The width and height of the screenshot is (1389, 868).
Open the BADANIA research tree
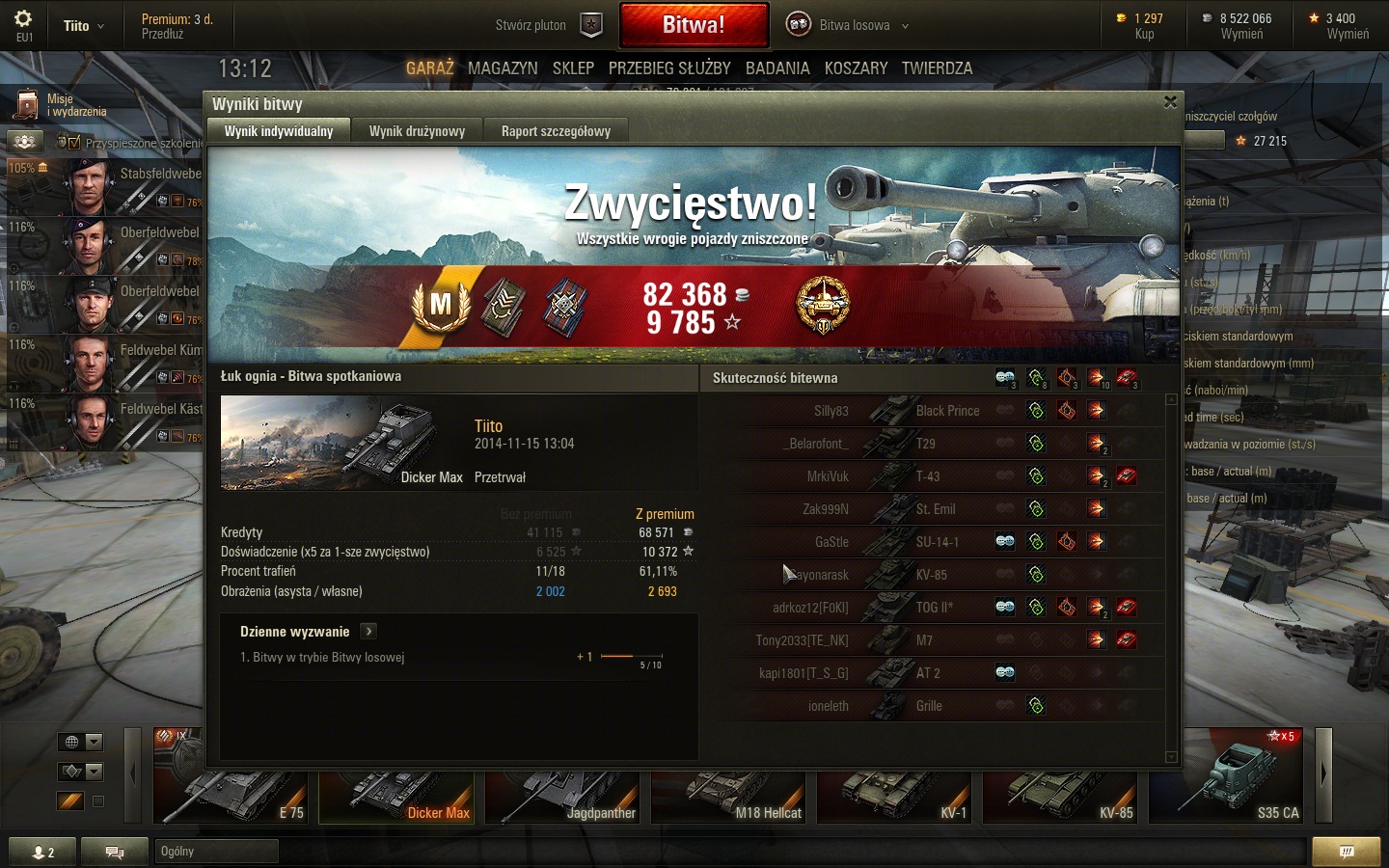[777, 68]
